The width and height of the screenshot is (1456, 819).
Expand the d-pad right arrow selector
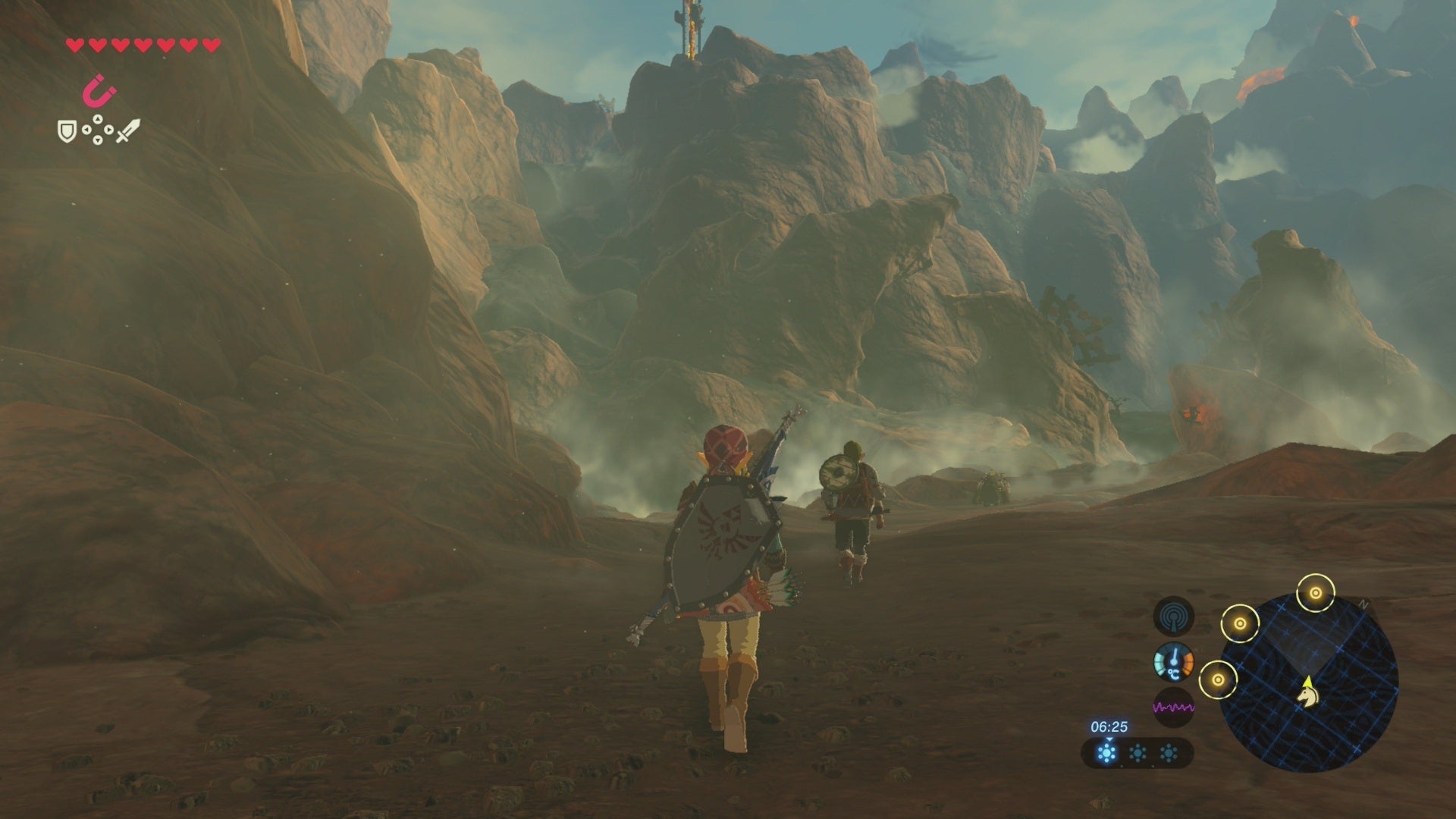point(108,130)
